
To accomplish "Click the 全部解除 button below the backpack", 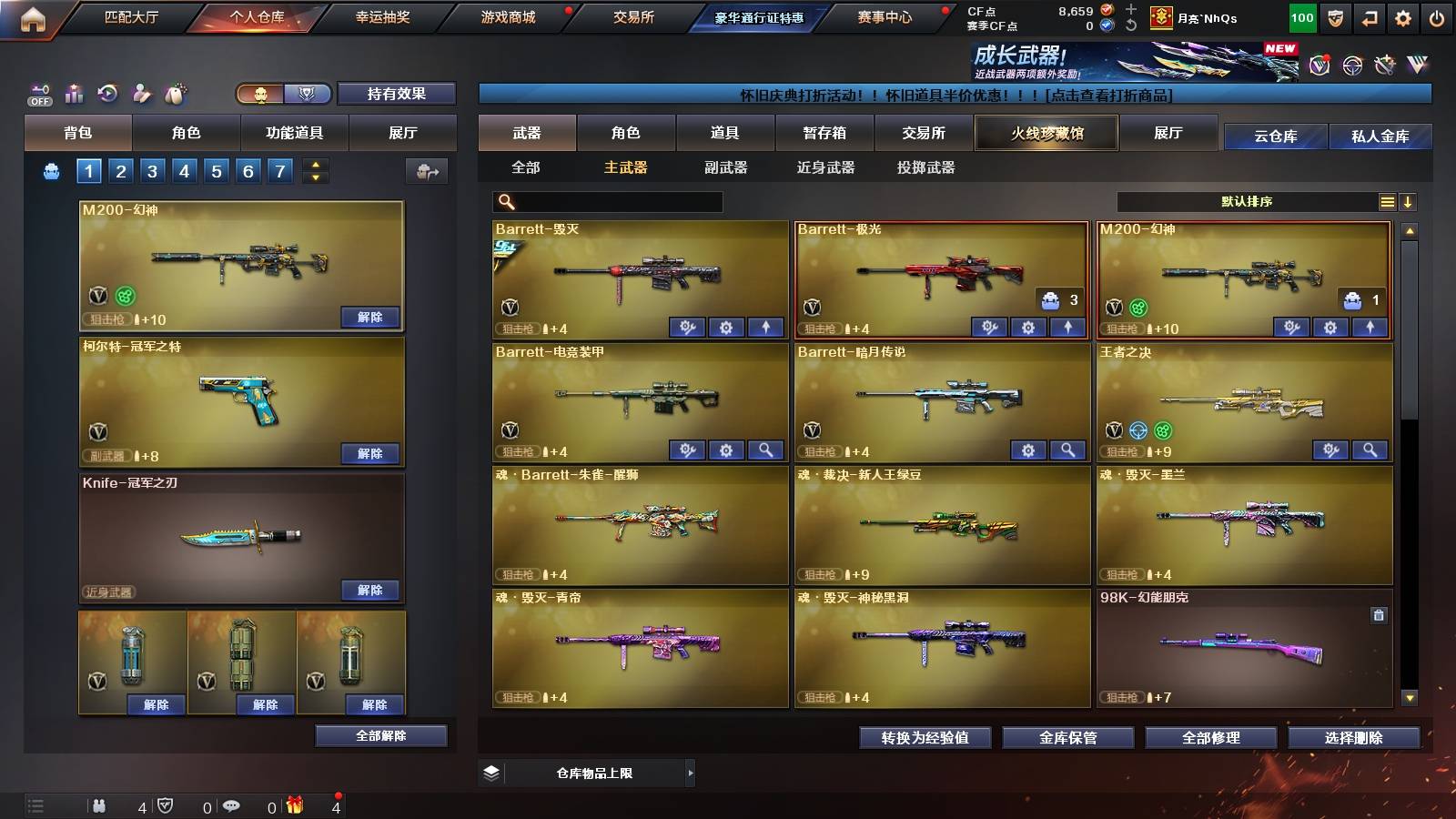I will coord(381,735).
